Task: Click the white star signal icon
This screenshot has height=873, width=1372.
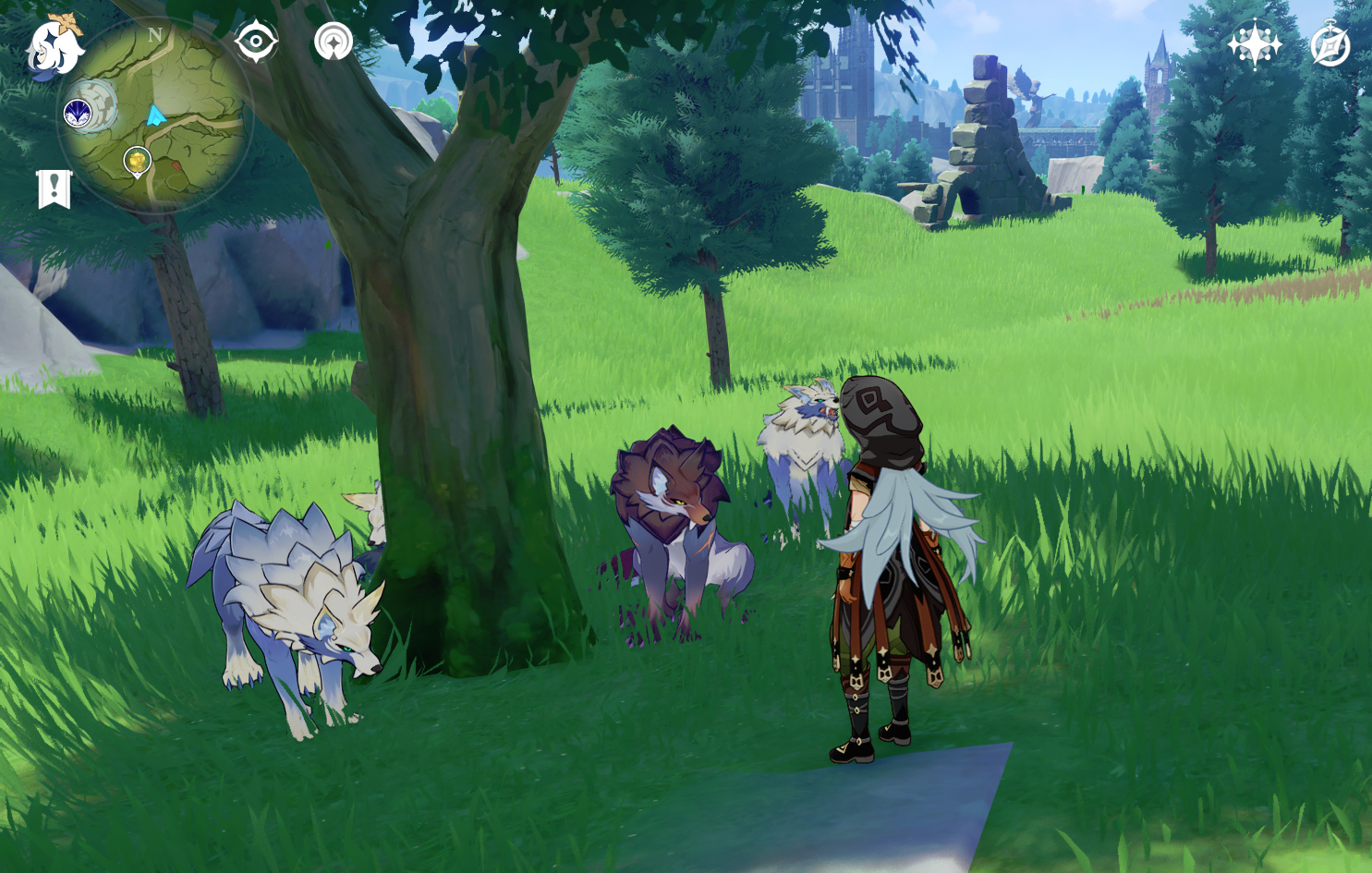Action: [x=334, y=42]
